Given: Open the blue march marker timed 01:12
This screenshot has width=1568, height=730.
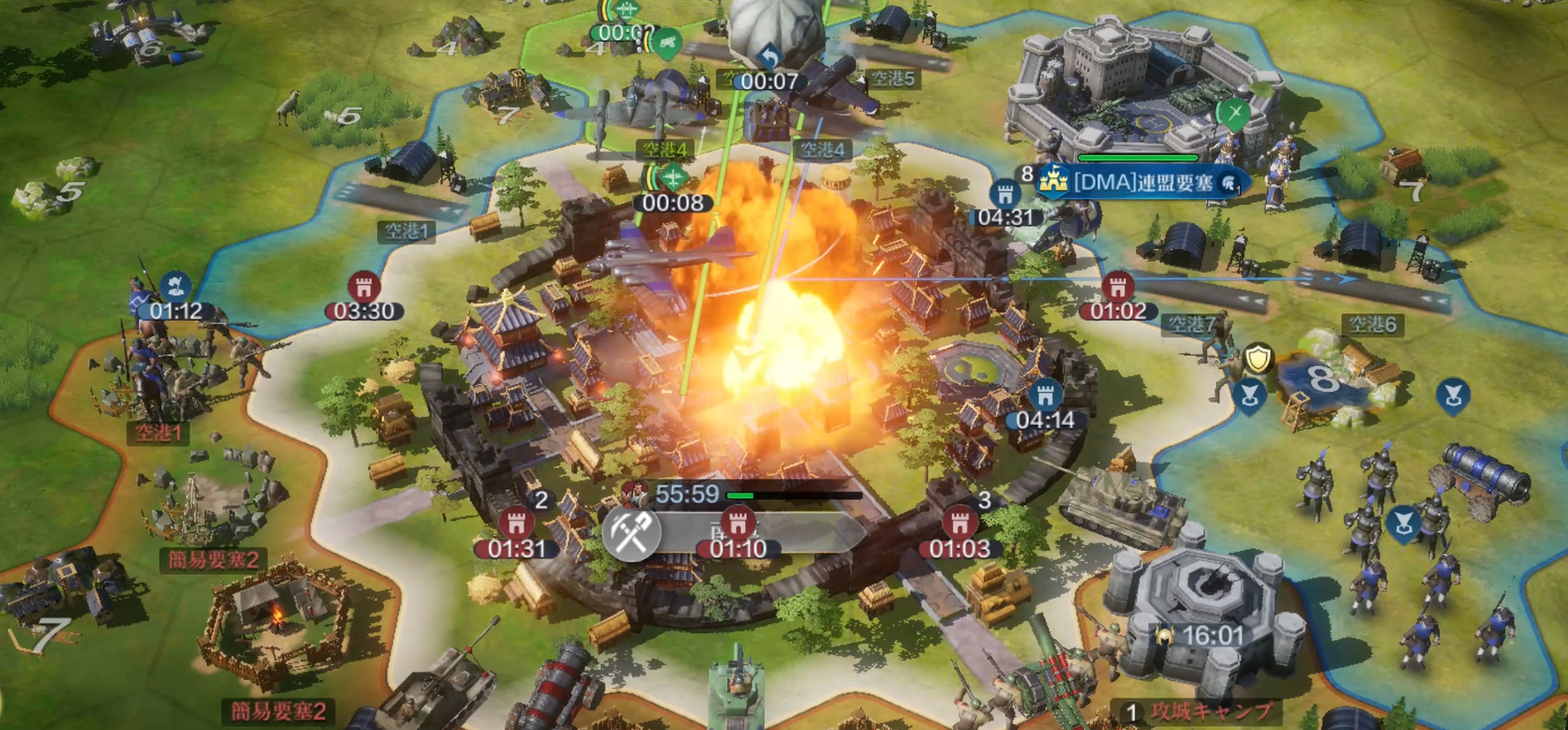Looking at the screenshot, I should point(176,287).
